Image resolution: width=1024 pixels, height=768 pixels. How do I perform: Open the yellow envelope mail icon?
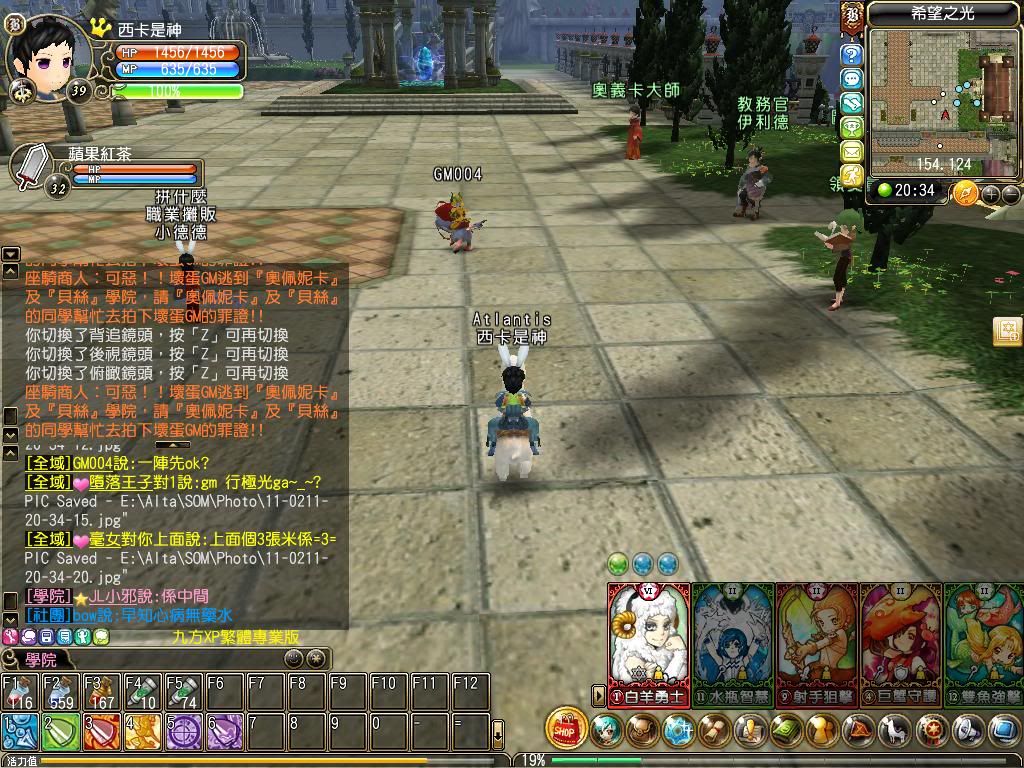click(x=852, y=151)
